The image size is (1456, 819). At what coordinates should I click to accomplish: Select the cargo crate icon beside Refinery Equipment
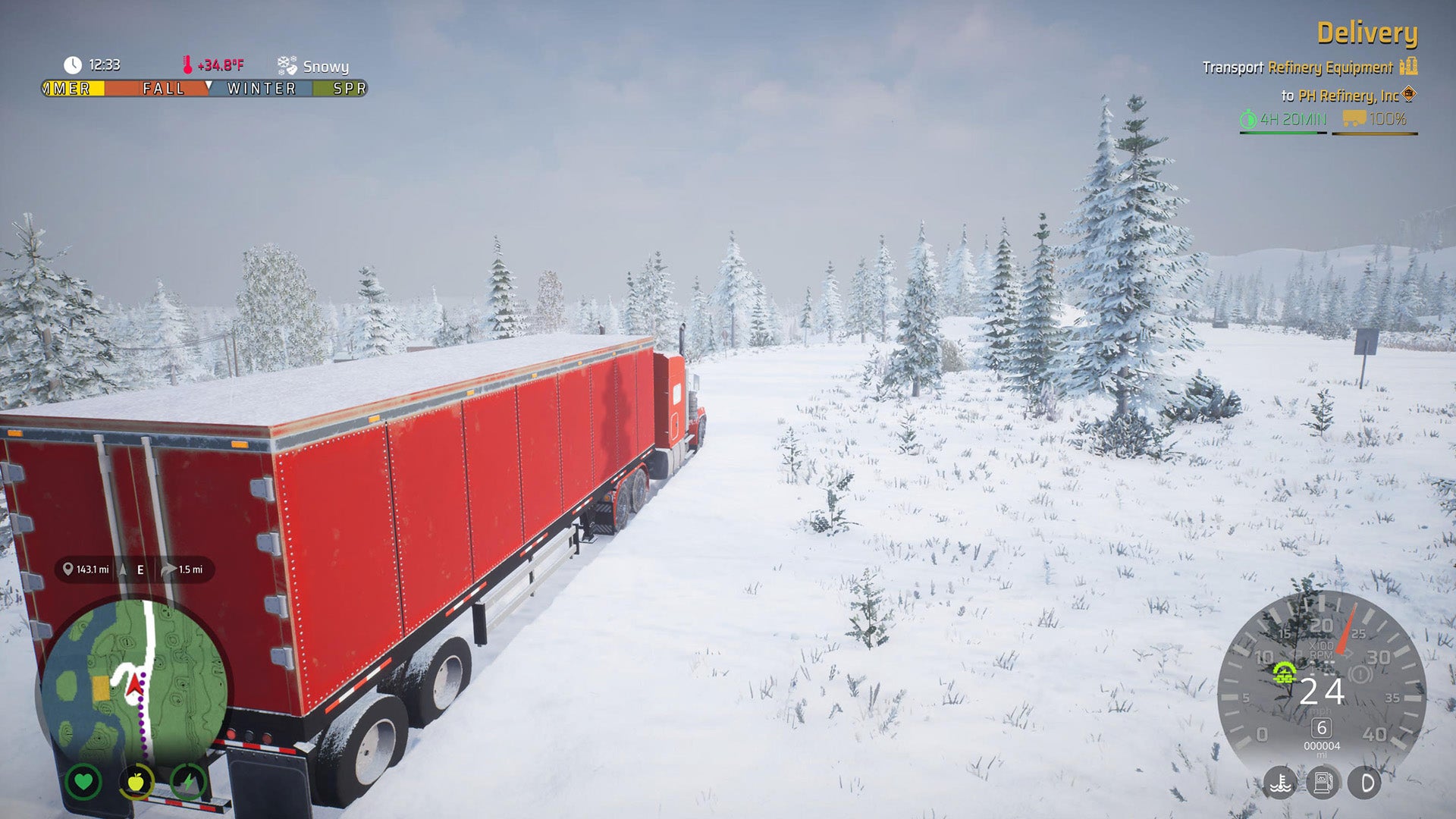[x=1407, y=67]
